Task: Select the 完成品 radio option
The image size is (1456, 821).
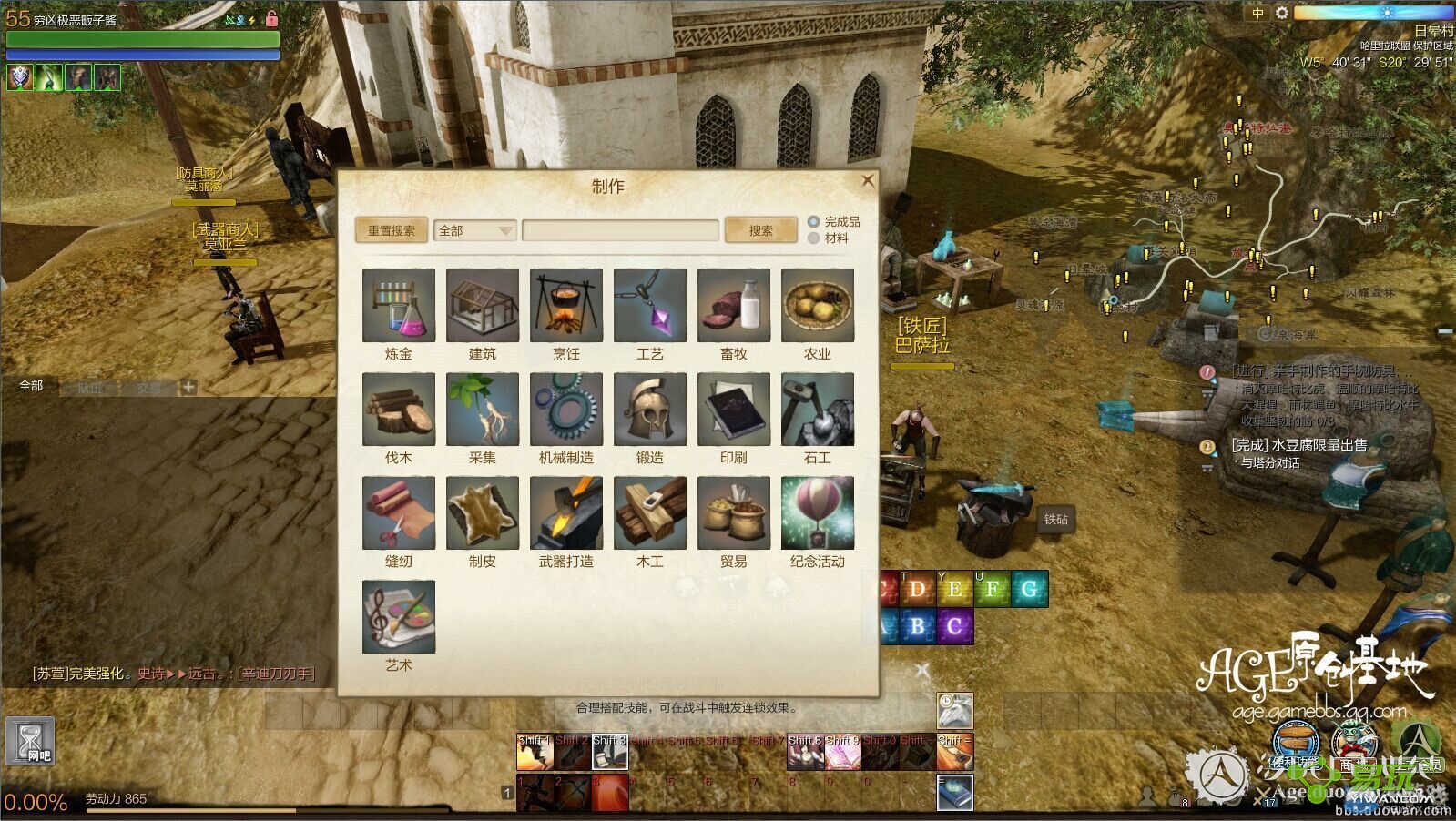Action: (x=814, y=222)
